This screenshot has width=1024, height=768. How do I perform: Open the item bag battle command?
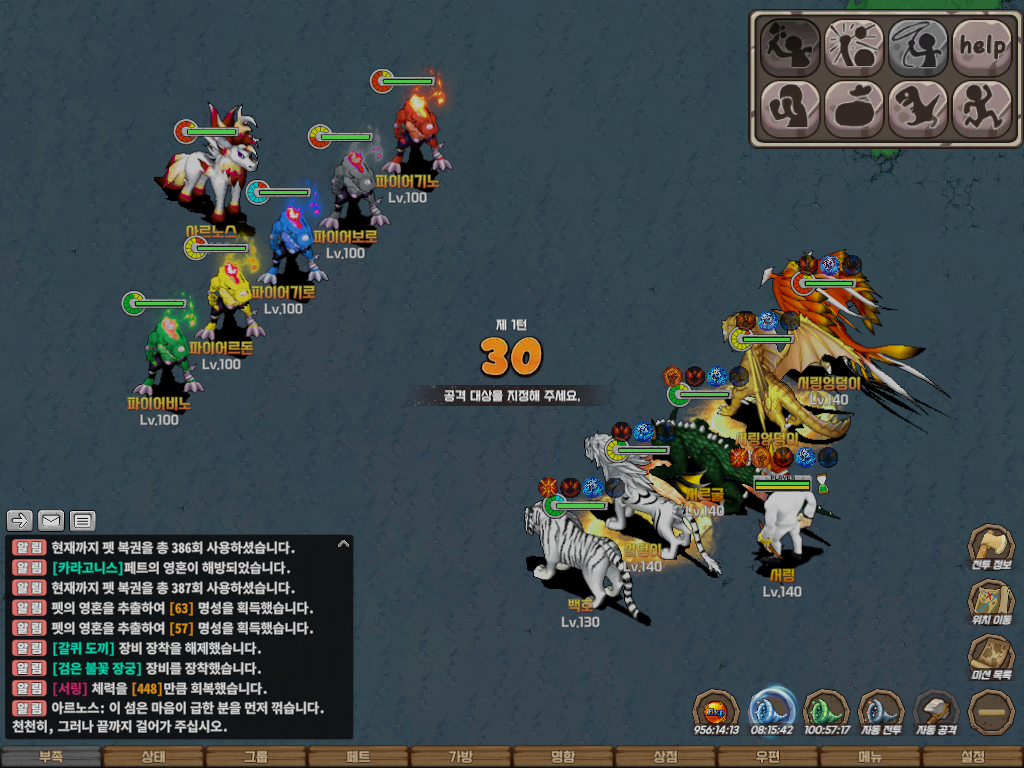[852, 106]
